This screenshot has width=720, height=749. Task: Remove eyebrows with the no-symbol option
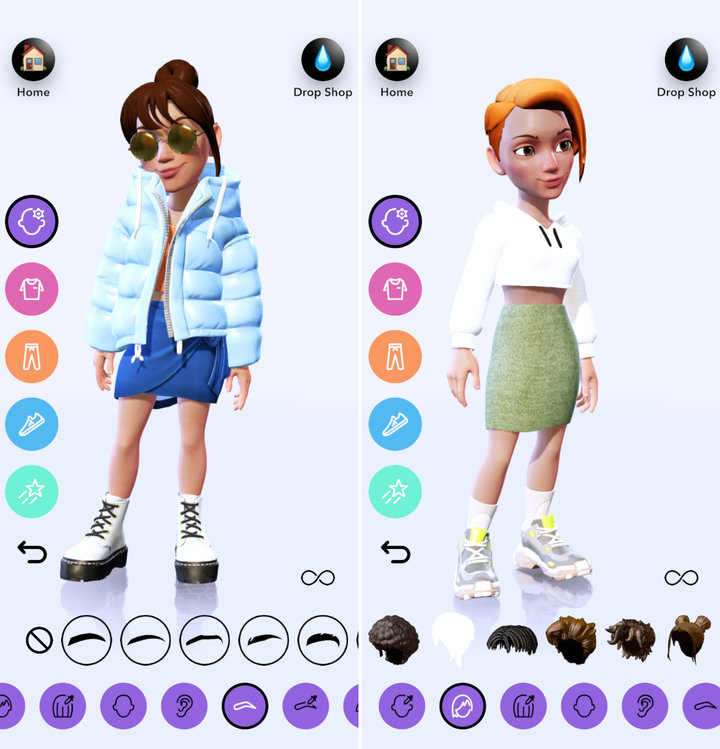click(x=39, y=640)
